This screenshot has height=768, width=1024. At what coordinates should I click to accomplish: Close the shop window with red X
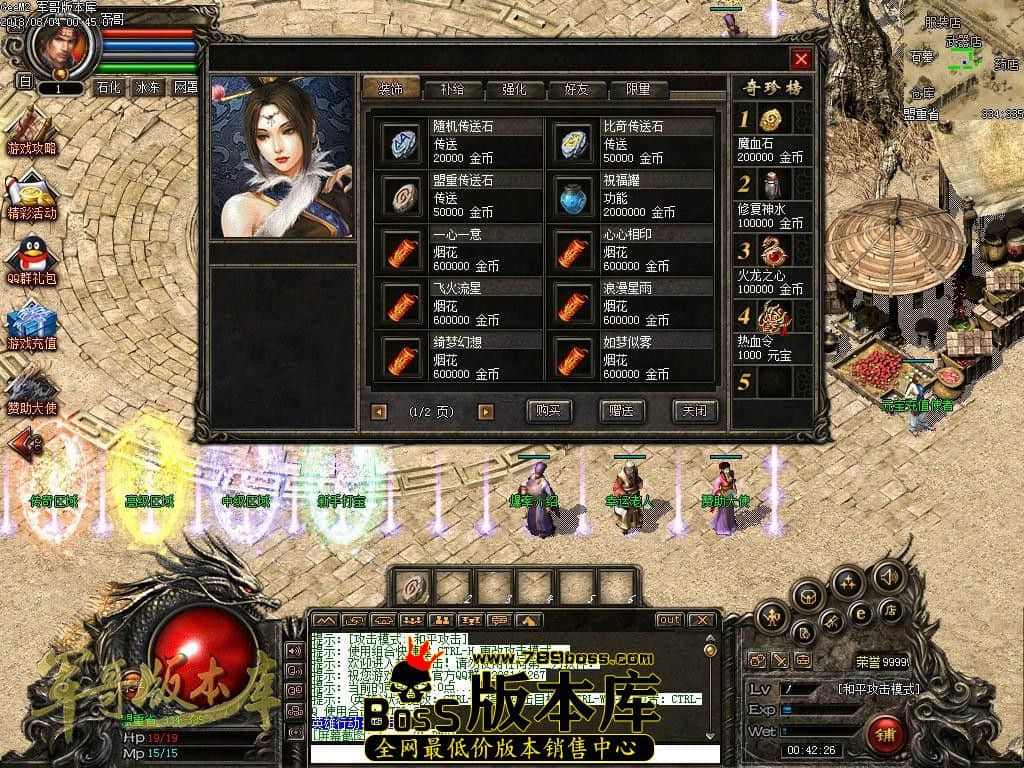pos(800,59)
